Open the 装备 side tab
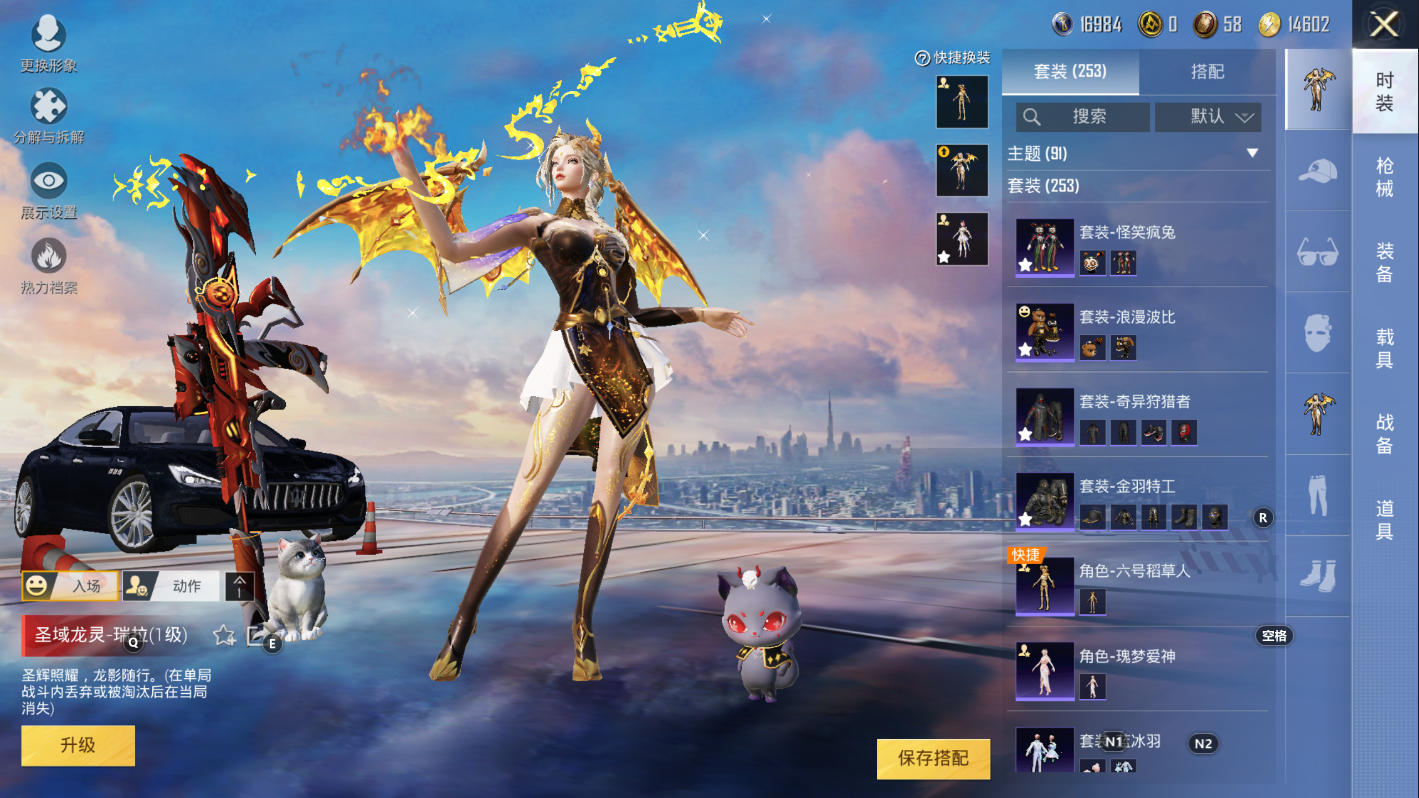The image size is (1419, 798). (x=1384, y=262)
